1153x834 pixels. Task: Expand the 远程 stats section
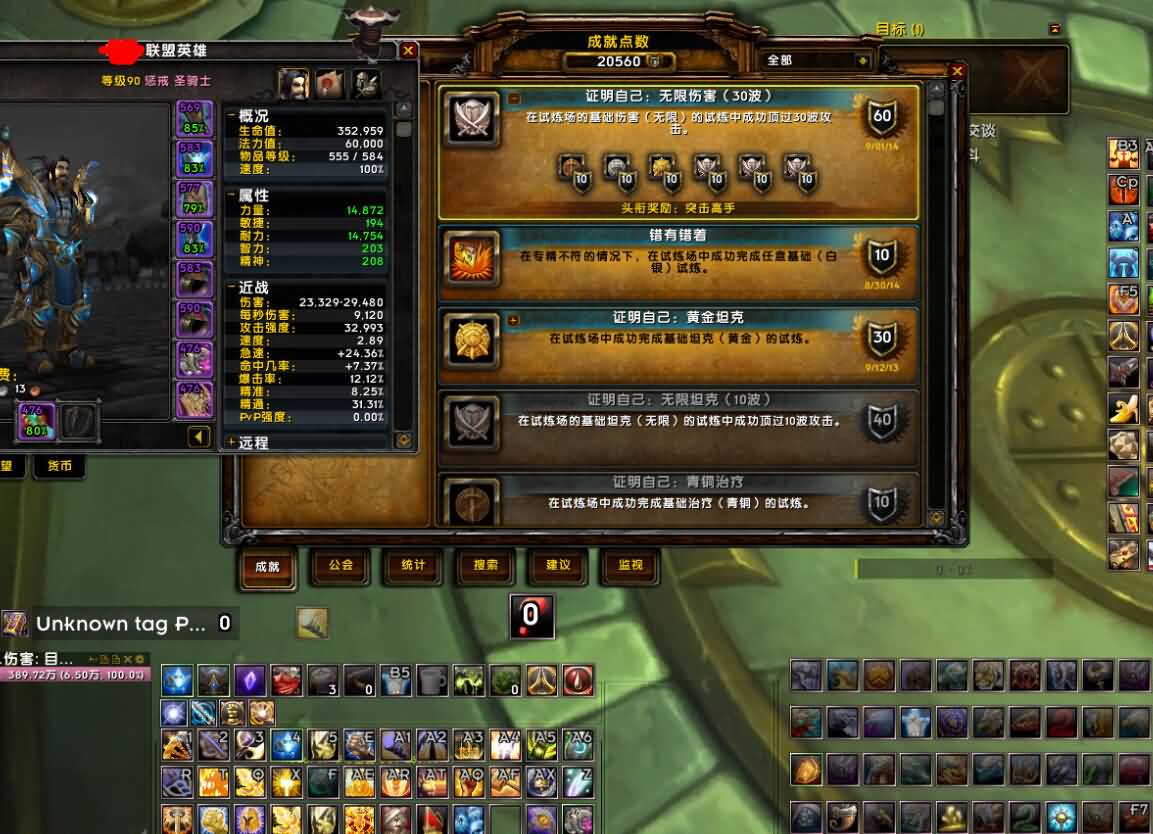pos(232,442)
